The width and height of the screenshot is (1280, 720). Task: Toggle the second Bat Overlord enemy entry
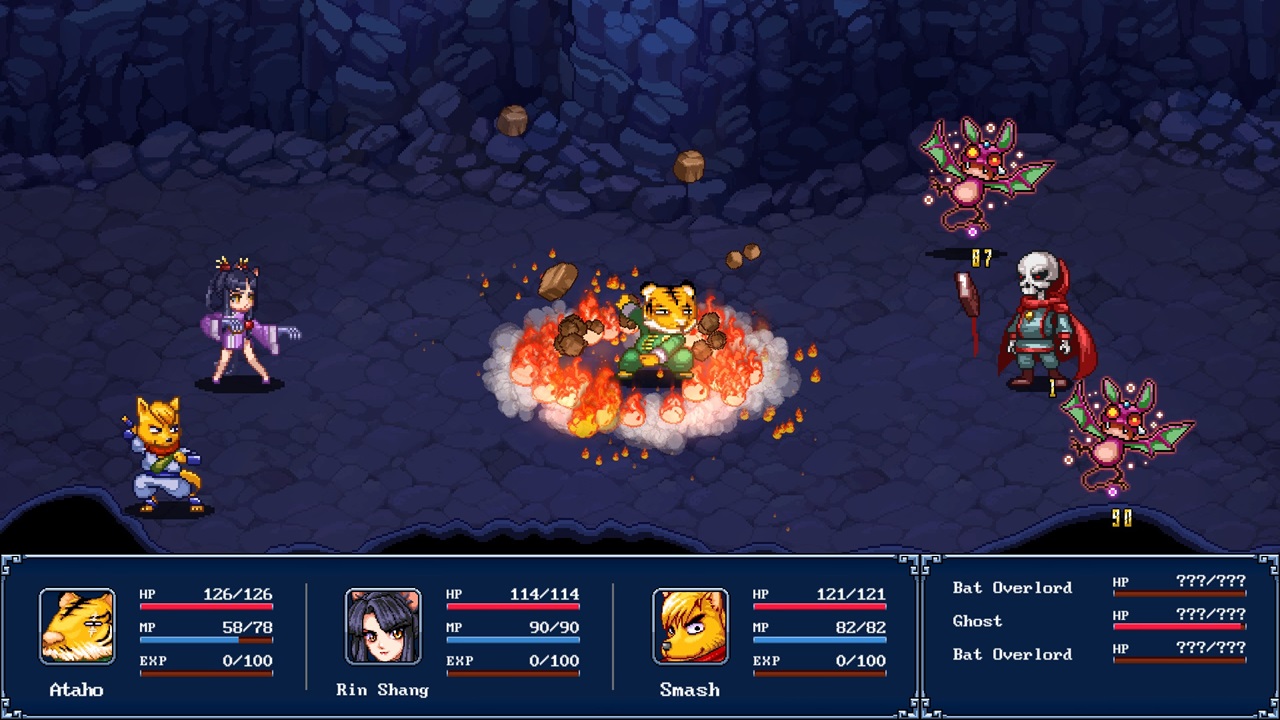[1011, 655]
